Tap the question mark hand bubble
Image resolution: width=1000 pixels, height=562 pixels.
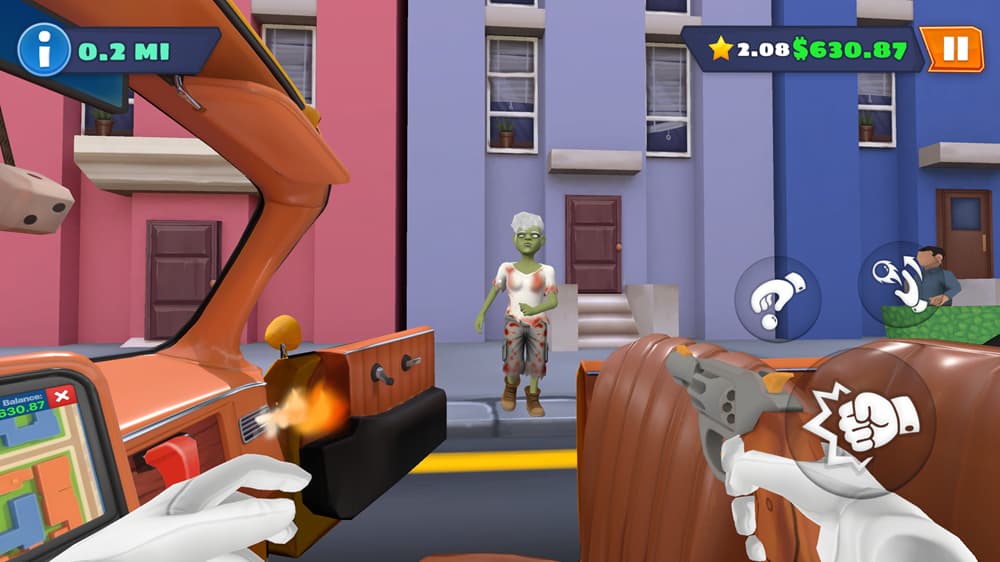(x=777, y=299)
